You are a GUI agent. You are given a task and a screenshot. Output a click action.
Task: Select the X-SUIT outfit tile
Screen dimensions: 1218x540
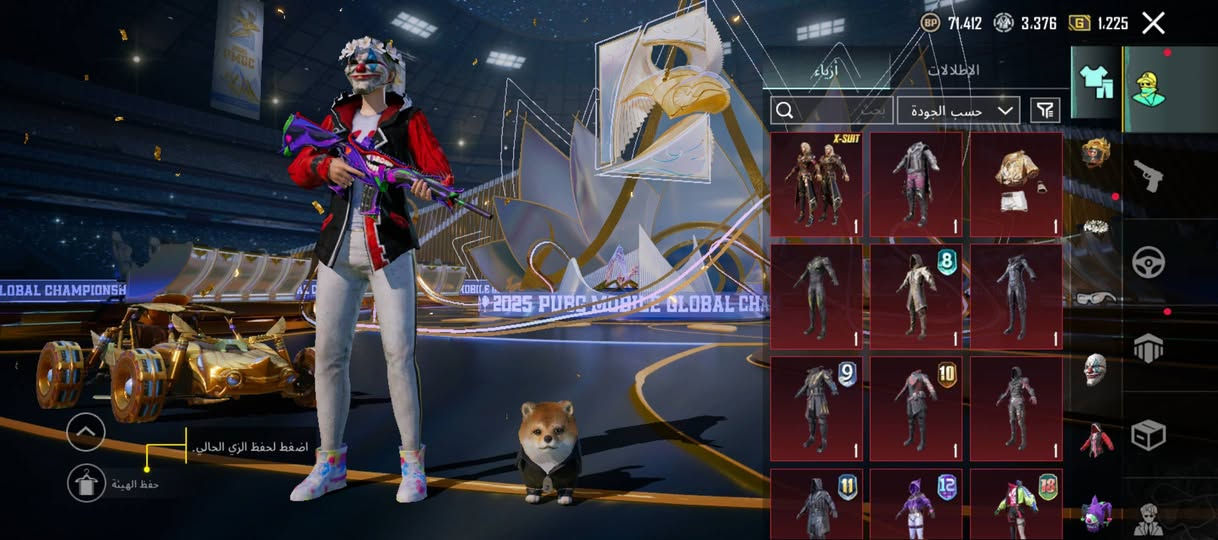816,185
